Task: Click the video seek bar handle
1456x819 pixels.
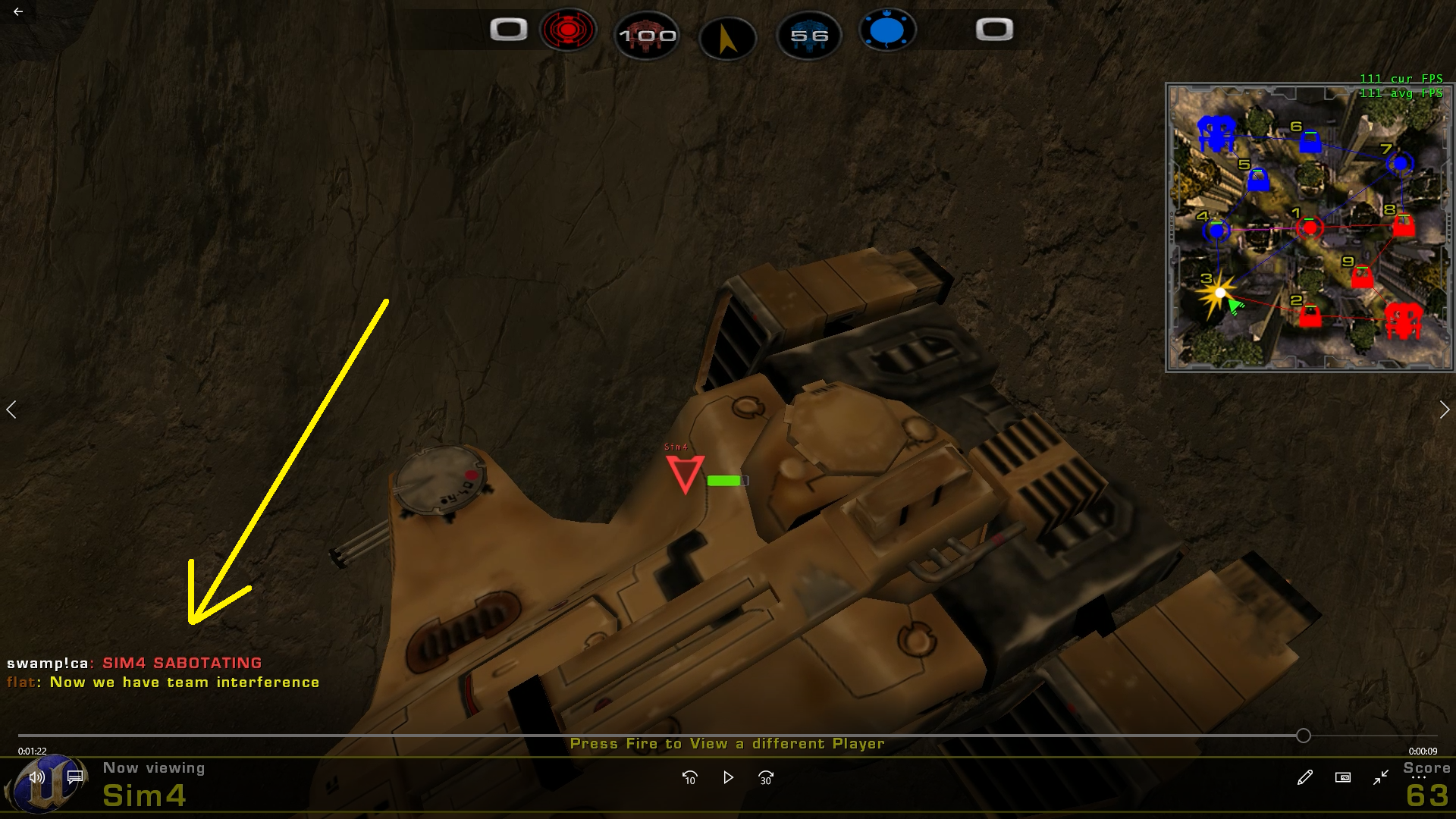Action: tap(1303, 736)
